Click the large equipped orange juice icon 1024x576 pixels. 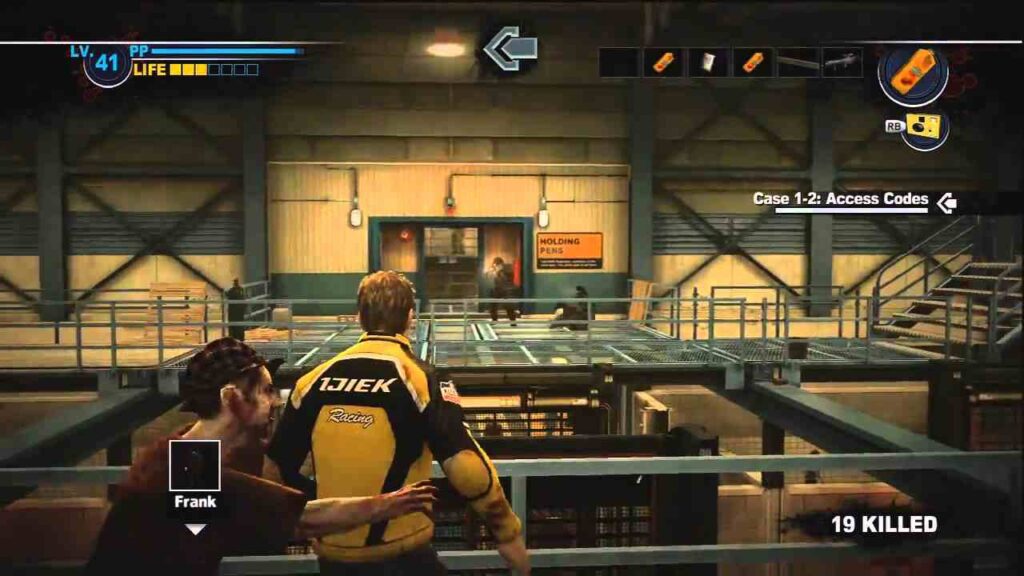coord(913,74)
